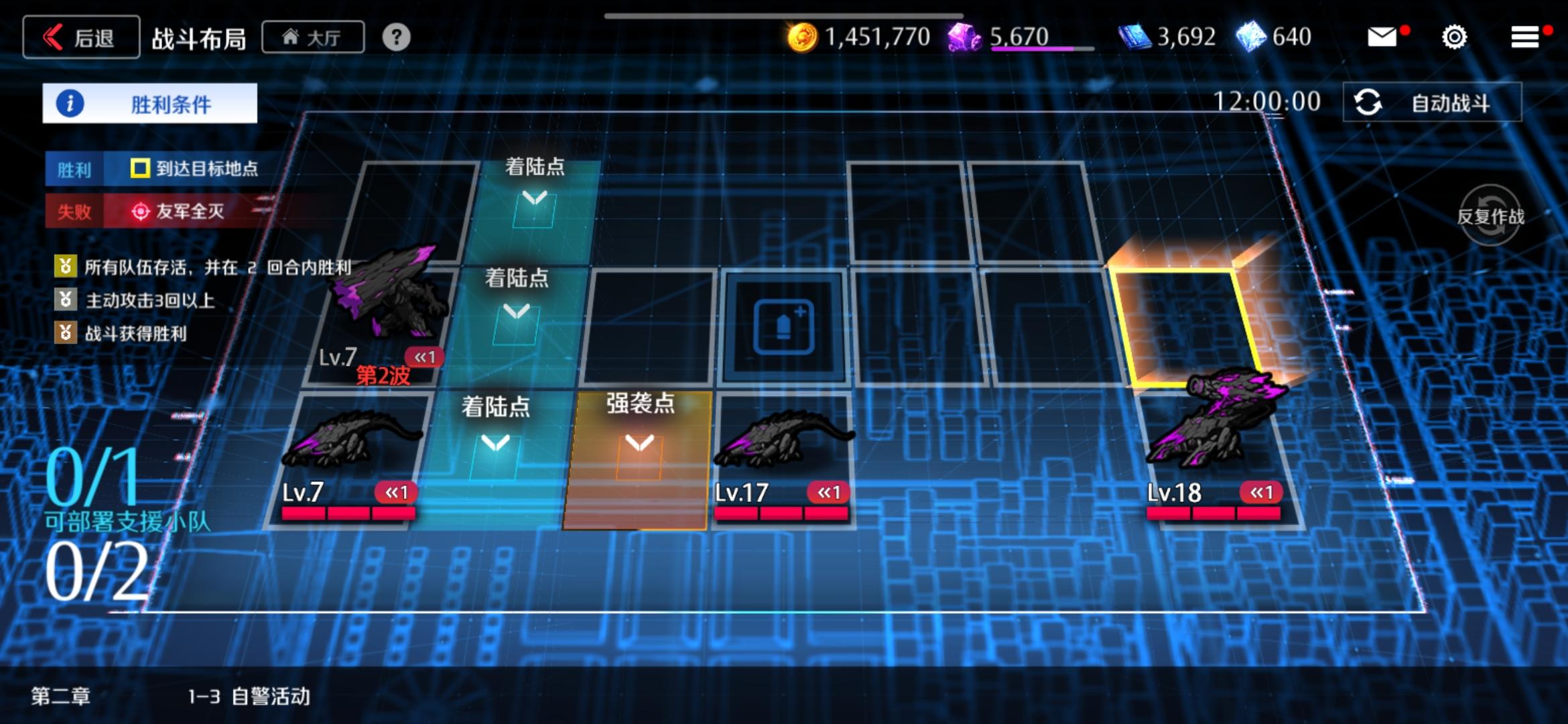The width and height of the screenshot is (1568, 724).
Task: Tap the blue book resource icon
Action: (1134, 35)
